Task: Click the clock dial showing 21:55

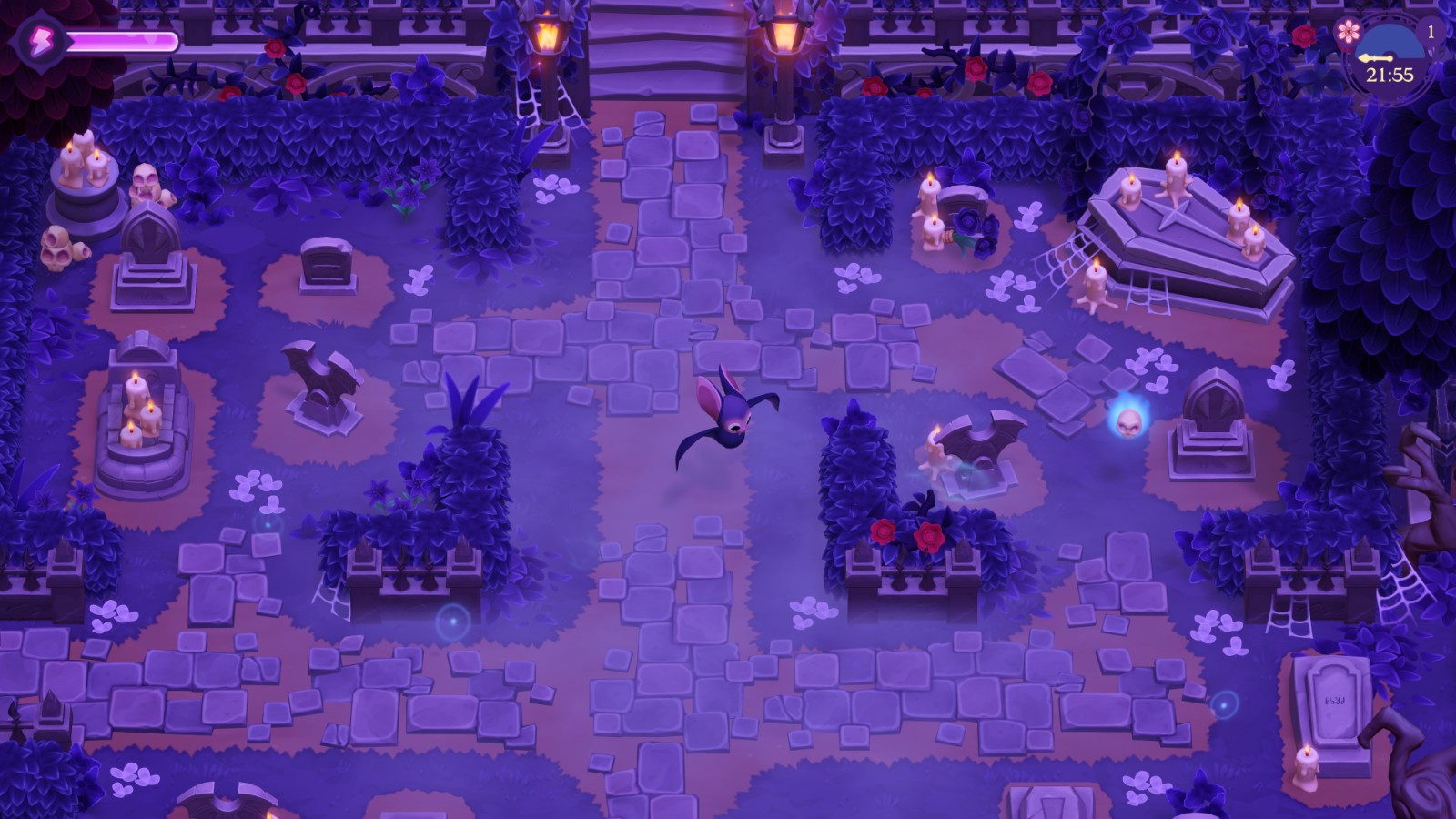Action: click(1390, 64)
